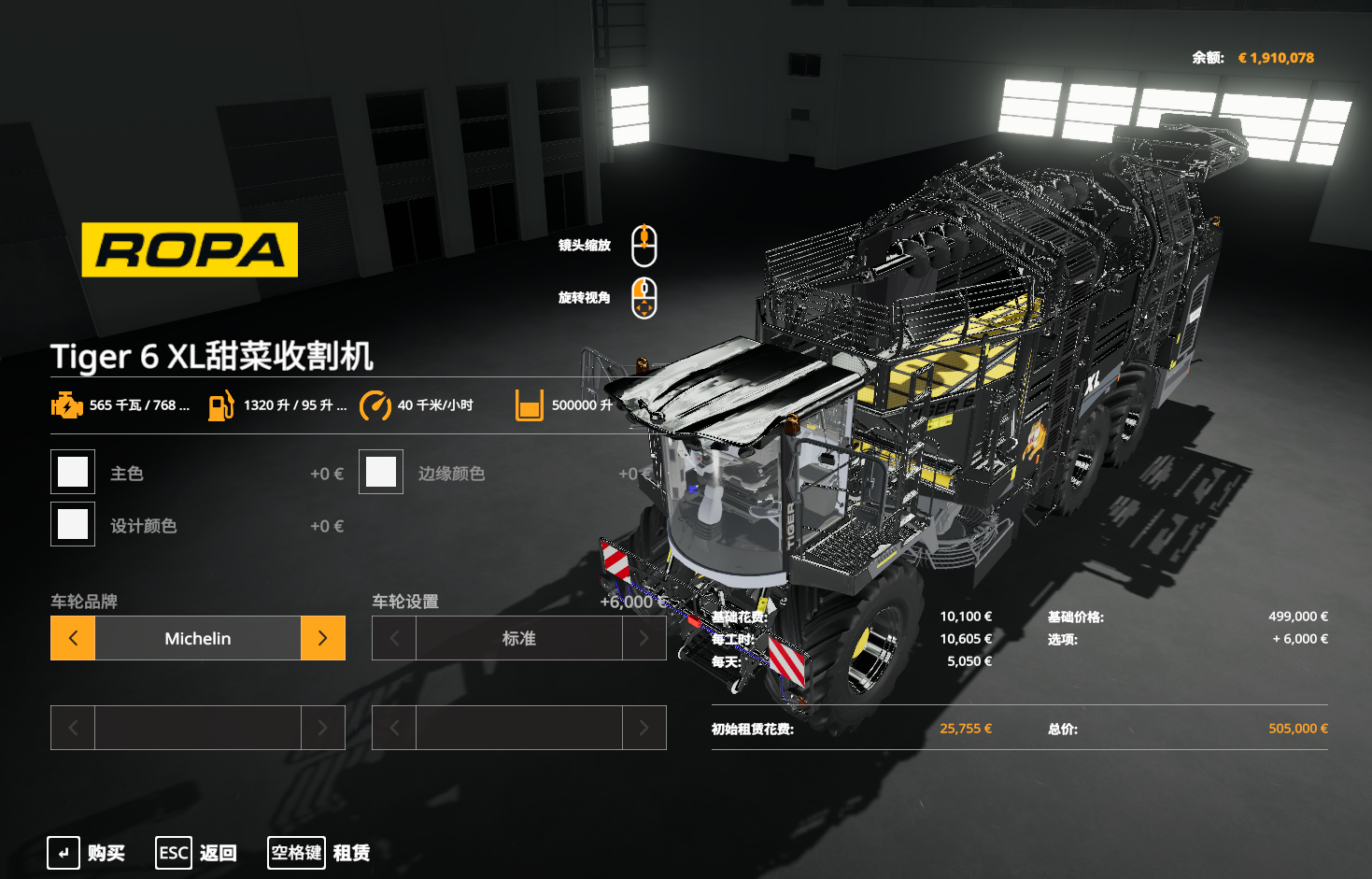Go back with the 返回 button
Image resolution: width=1372 pixels, height=879 pixels.
pos(196,853)
